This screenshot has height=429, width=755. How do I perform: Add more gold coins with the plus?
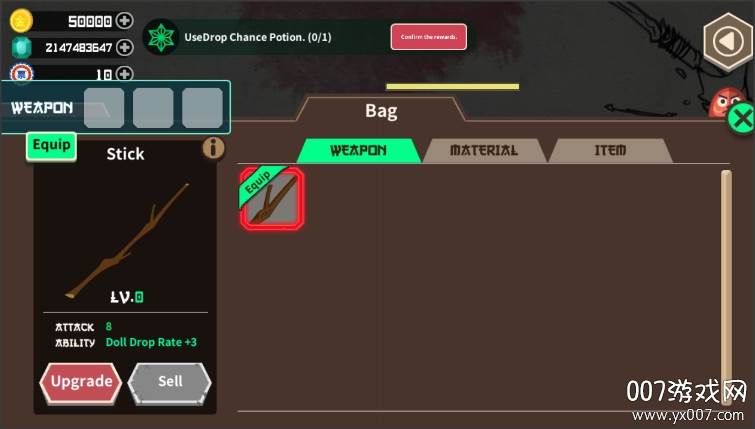pyautogui.click(x=124, y=20)
